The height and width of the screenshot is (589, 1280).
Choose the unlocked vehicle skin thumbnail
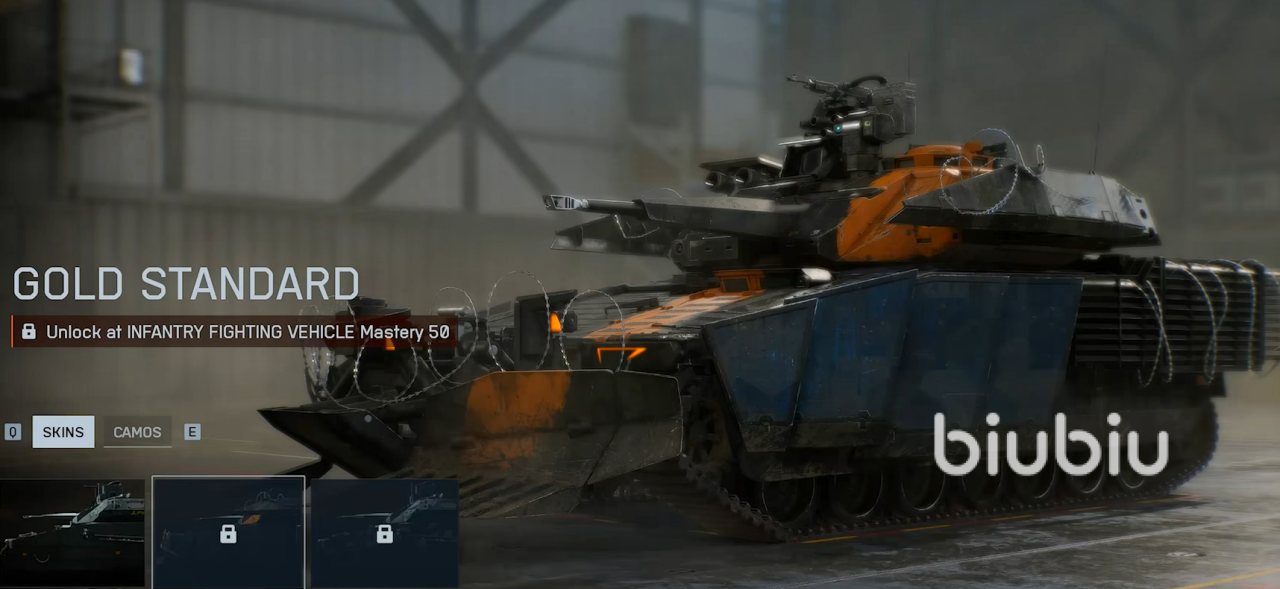[72, 533]
